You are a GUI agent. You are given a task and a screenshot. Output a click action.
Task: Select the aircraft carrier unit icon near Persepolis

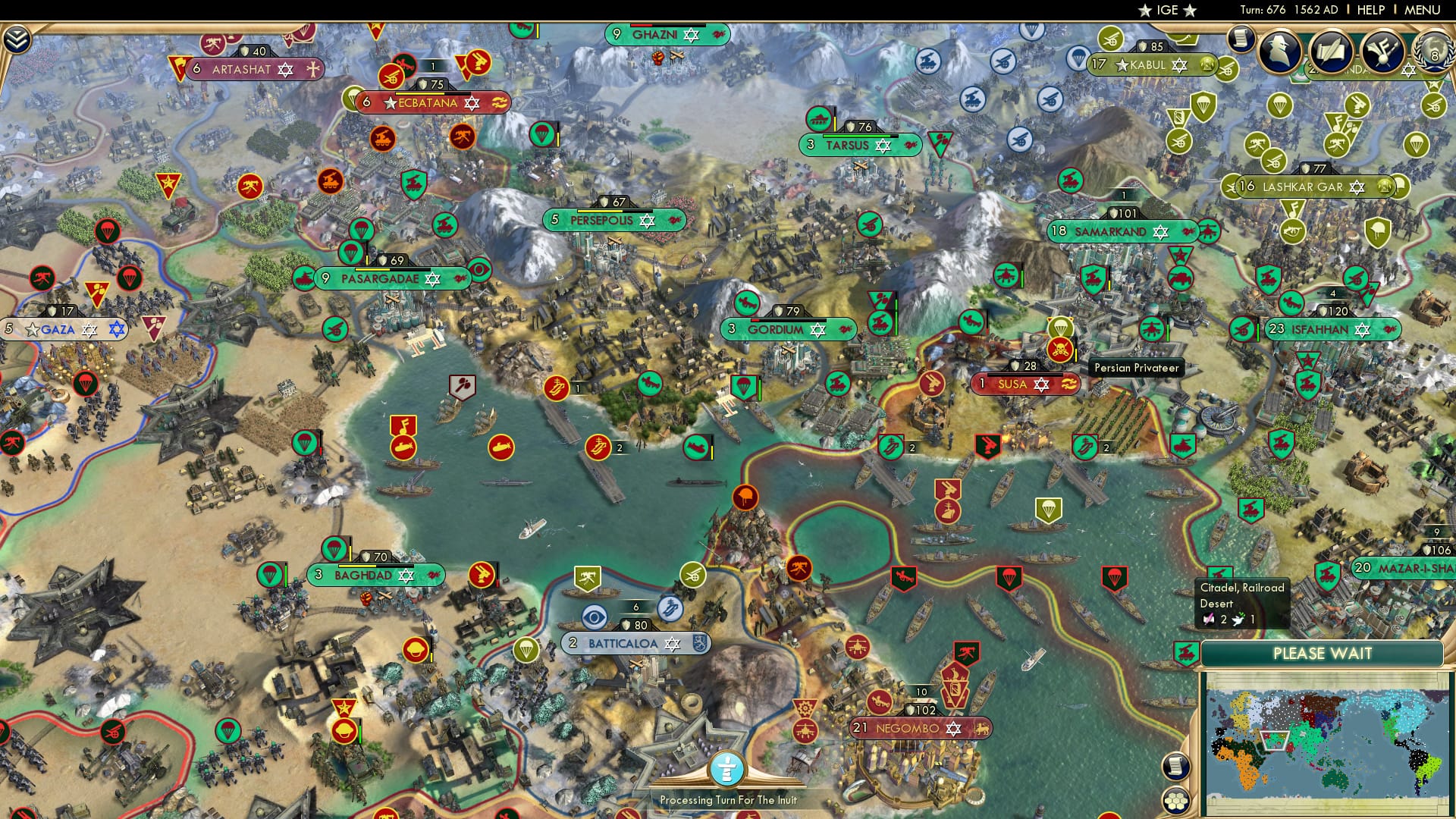[557, 387]
